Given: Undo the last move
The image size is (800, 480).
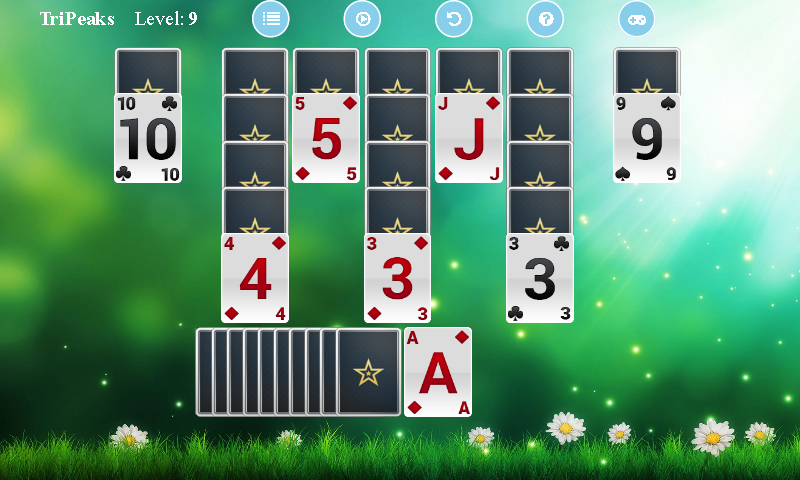Looking at the screenshot, I should tap(453, 18).
